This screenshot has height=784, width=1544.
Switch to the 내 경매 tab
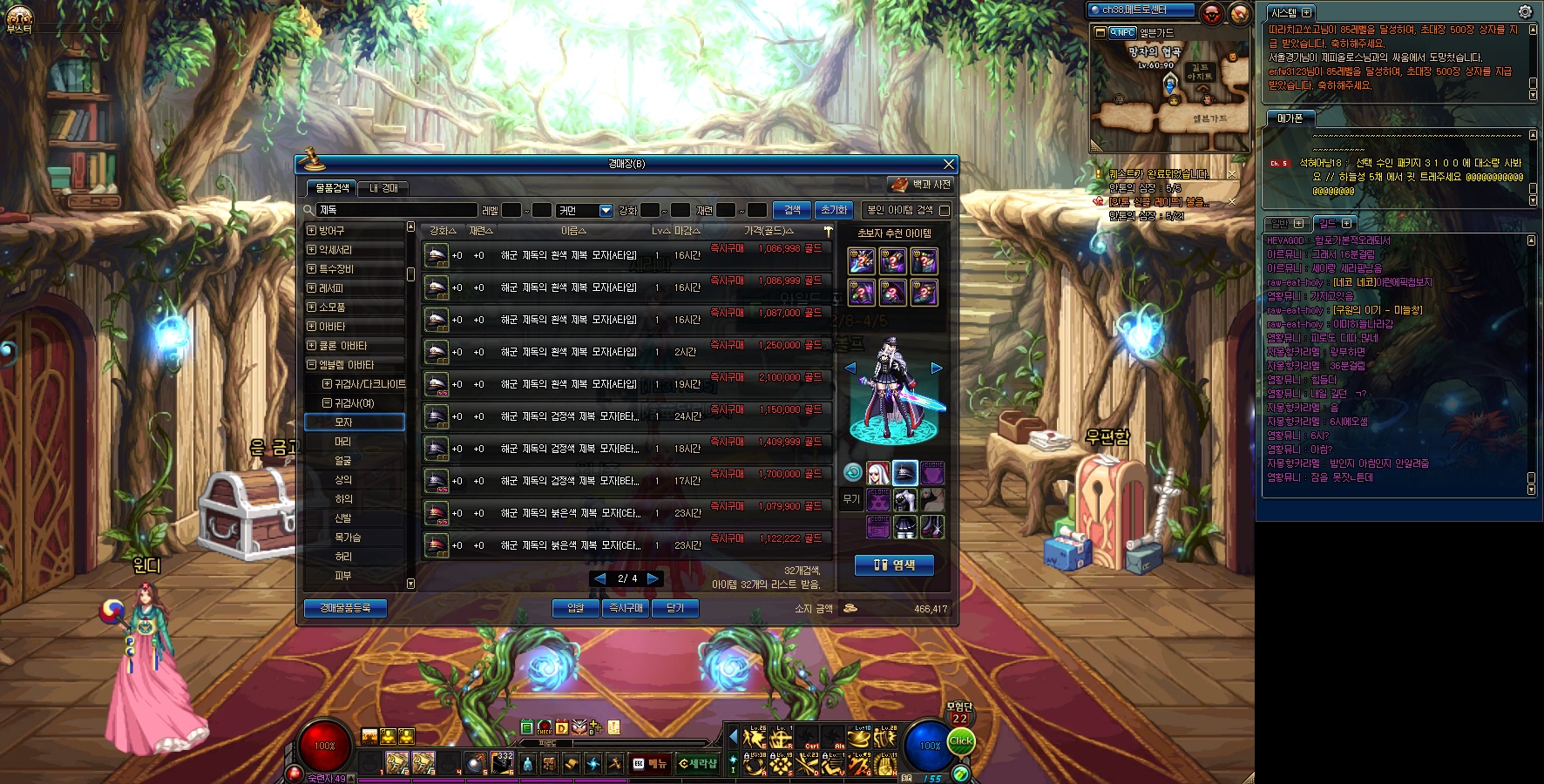pos(383,188)
